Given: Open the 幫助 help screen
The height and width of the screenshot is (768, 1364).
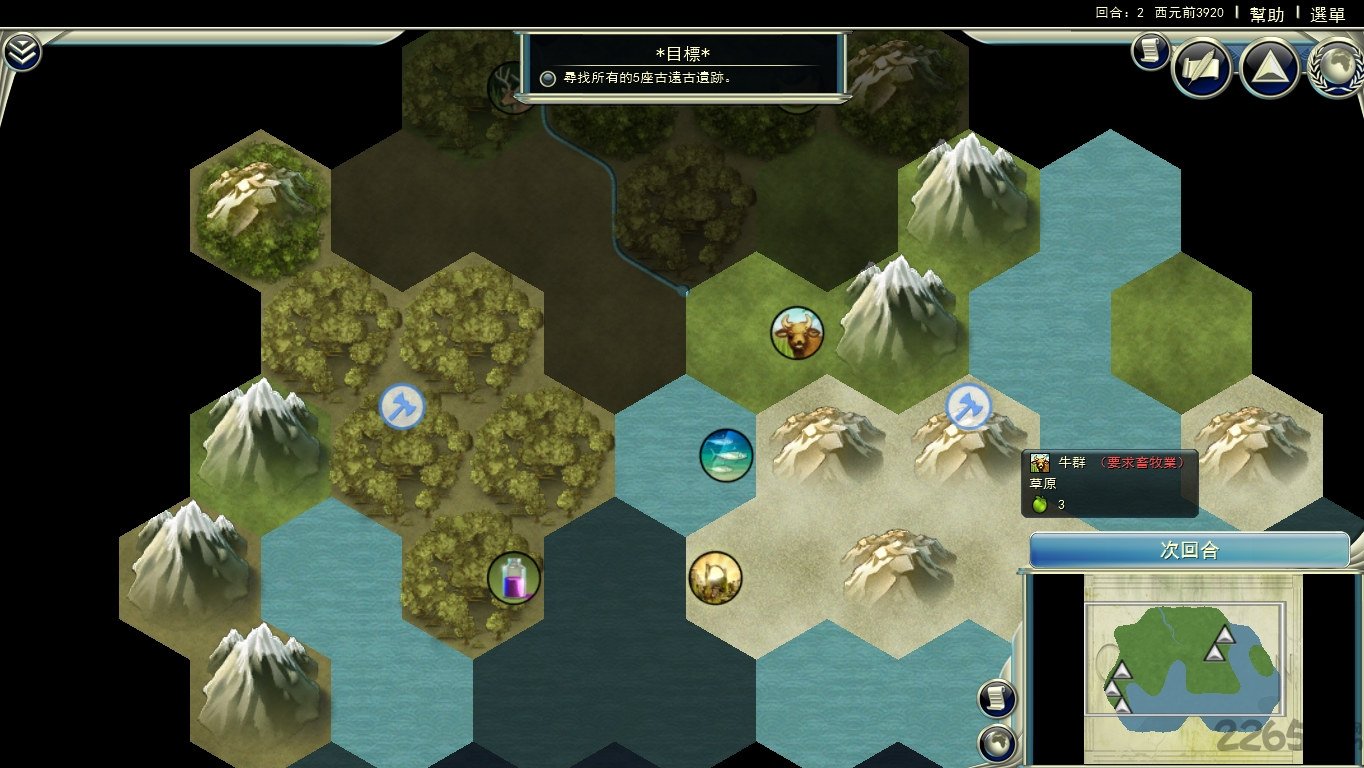Looking at the screenshot, I should pos(1267,14).
